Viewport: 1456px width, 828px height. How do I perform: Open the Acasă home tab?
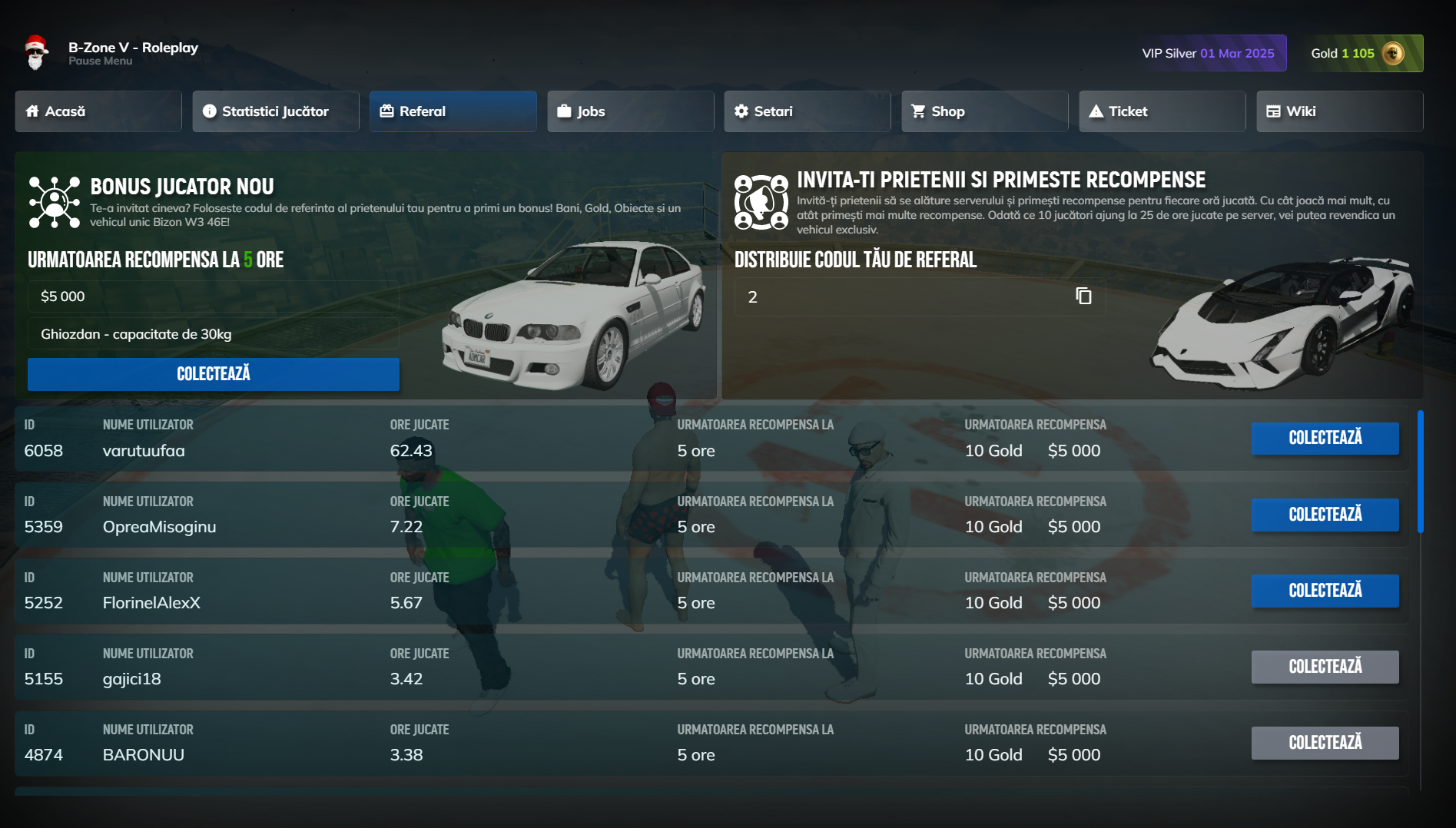[x=98, y=111]
